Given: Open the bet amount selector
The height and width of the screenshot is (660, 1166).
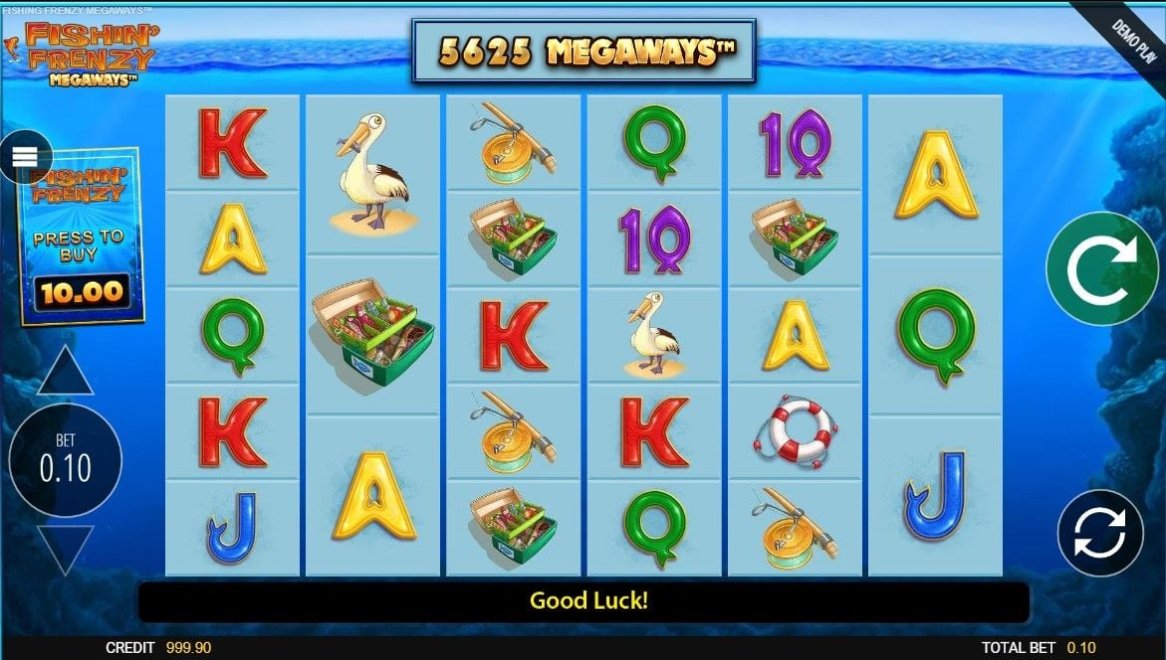Looking at the screenshot, I should click(x=65, y=460).
